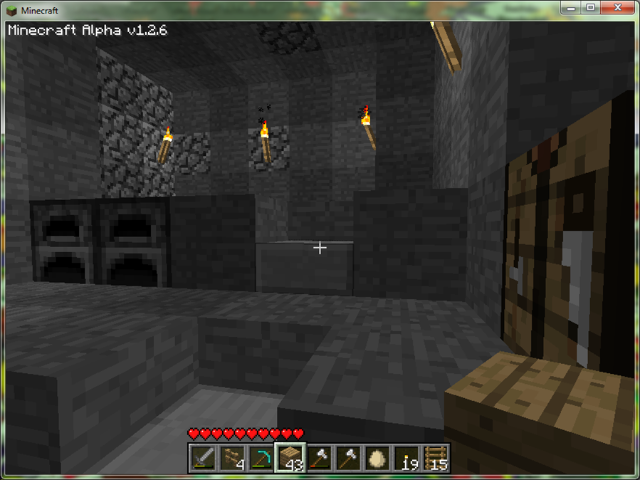Image resolution: width=640 pixels, height=480 pixels.
Task: Pick the egg in the hotbar
Action: (378, 458)
